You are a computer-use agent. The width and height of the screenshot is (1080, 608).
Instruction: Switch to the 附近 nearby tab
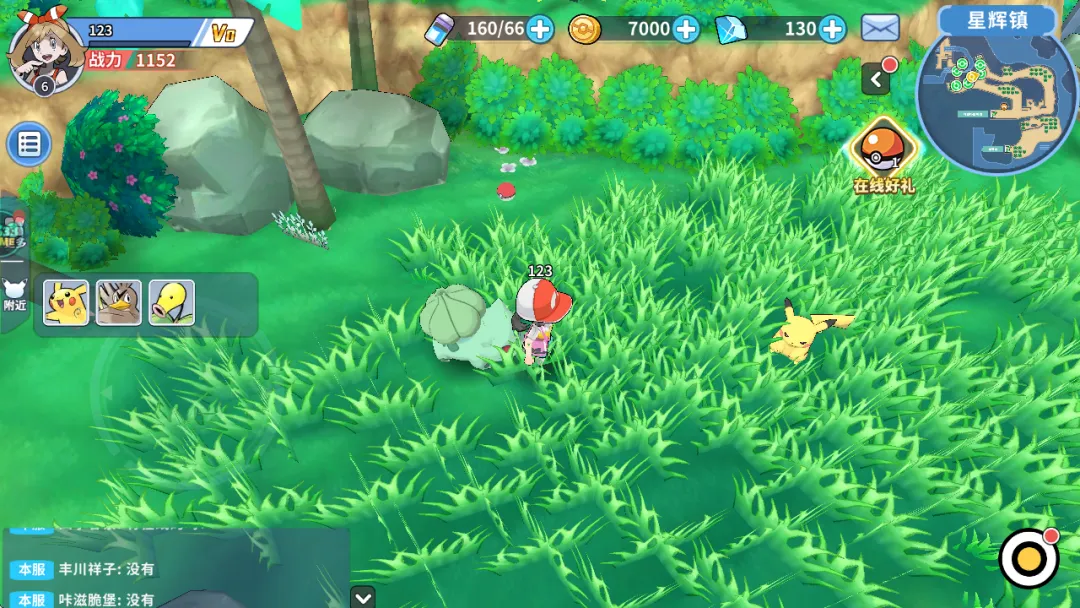click(15, 294)
